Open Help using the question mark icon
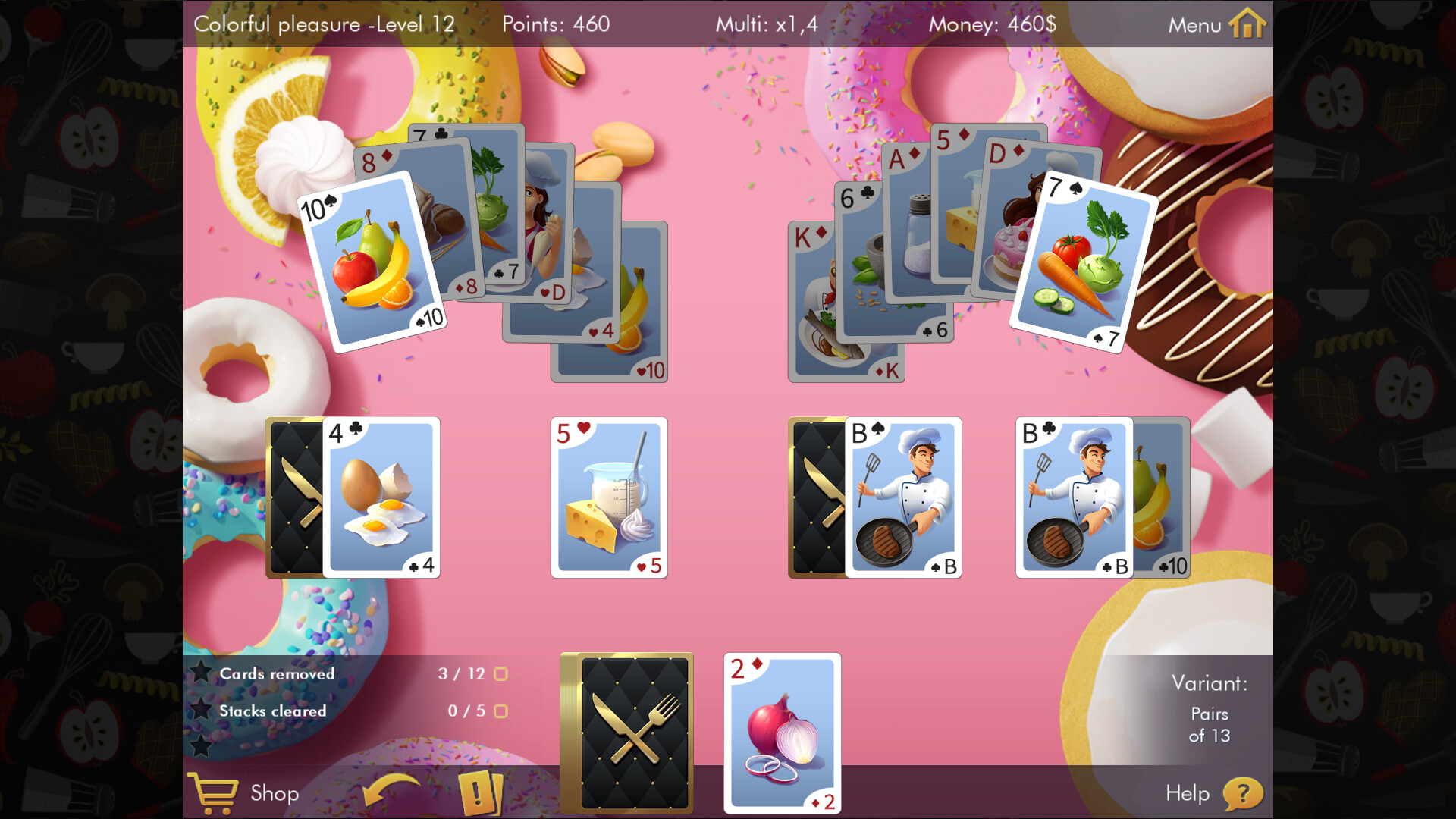The height and width of the screenshot is (819, 1456). (1244, 793)
